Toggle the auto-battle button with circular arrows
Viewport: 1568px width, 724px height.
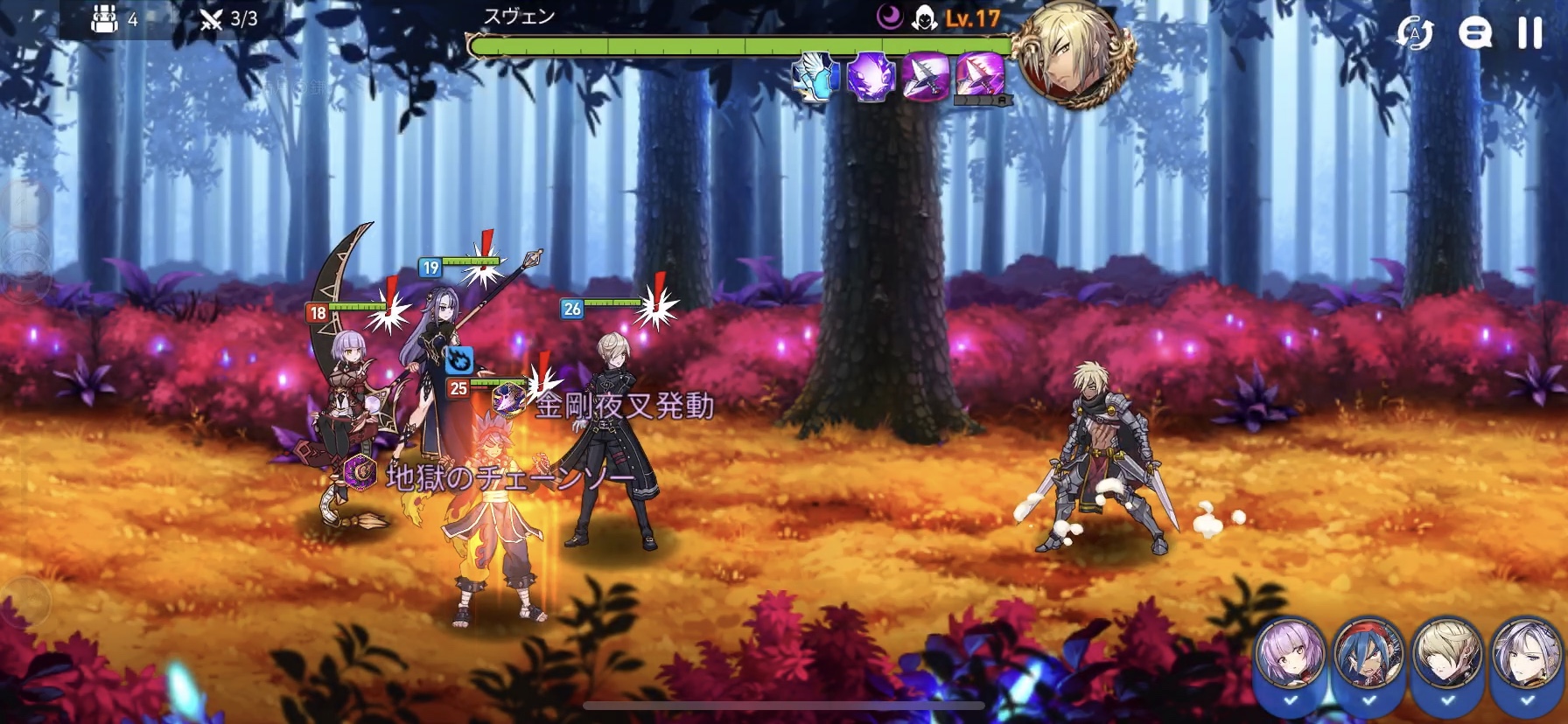(x=1415, y=34)
